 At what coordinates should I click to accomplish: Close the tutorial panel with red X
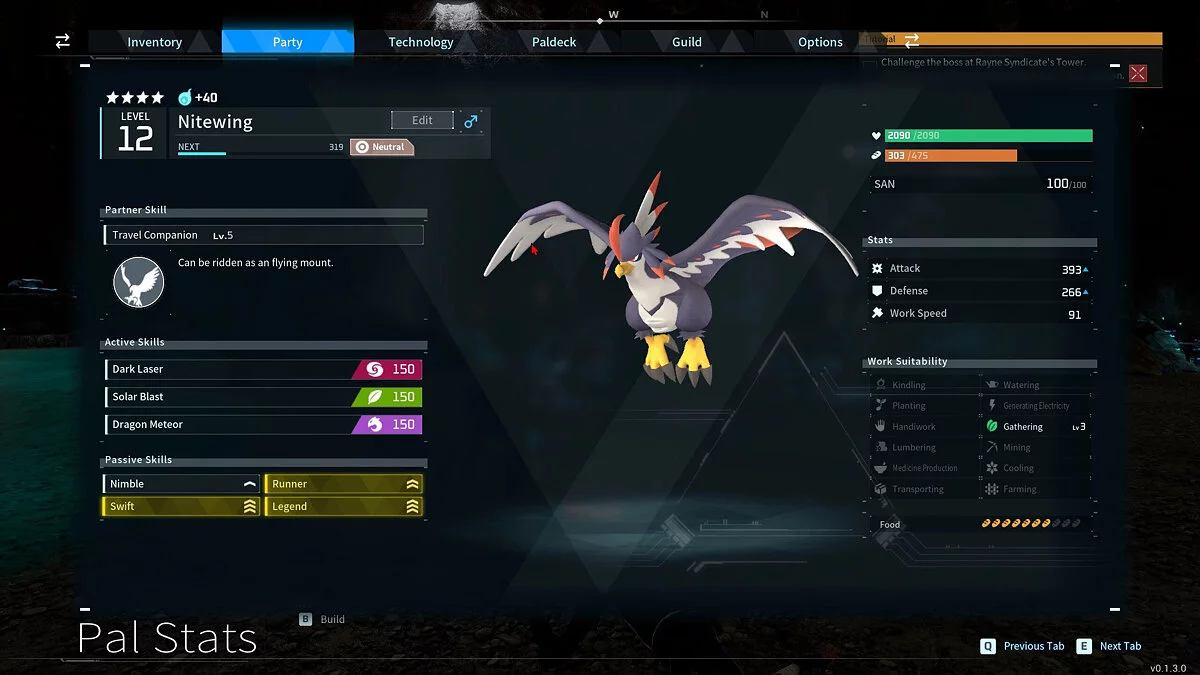1138,73
